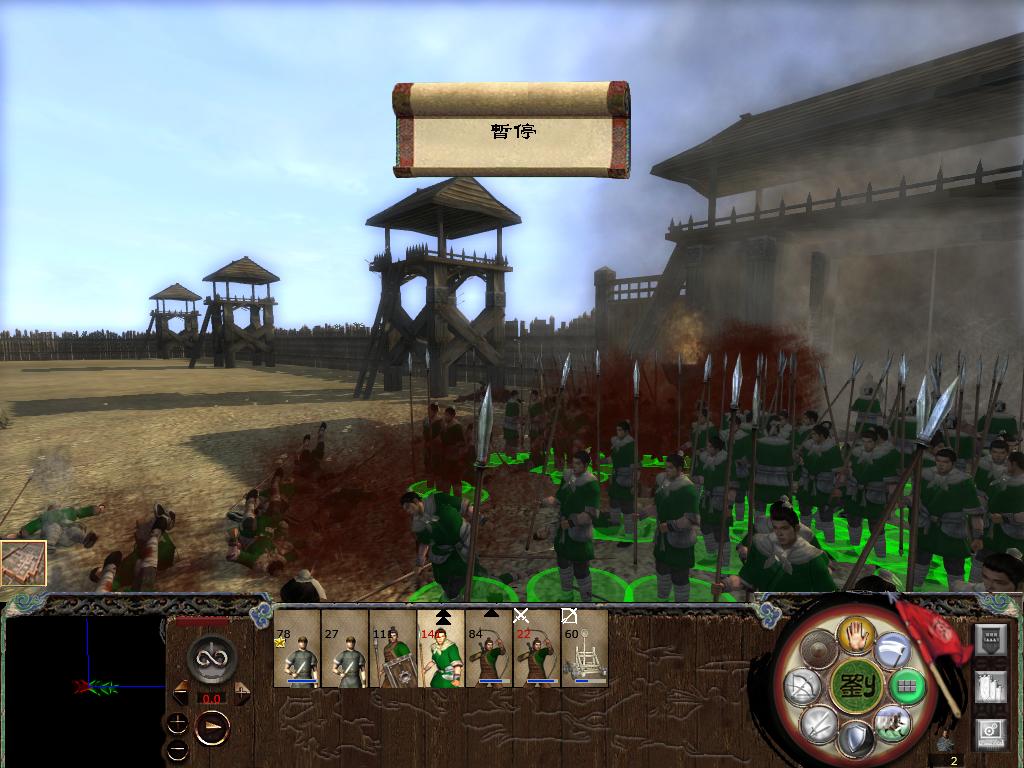This screenshot has height=768, width=1024.
Task: Activate the halt order hand icon
Action: 857,635
